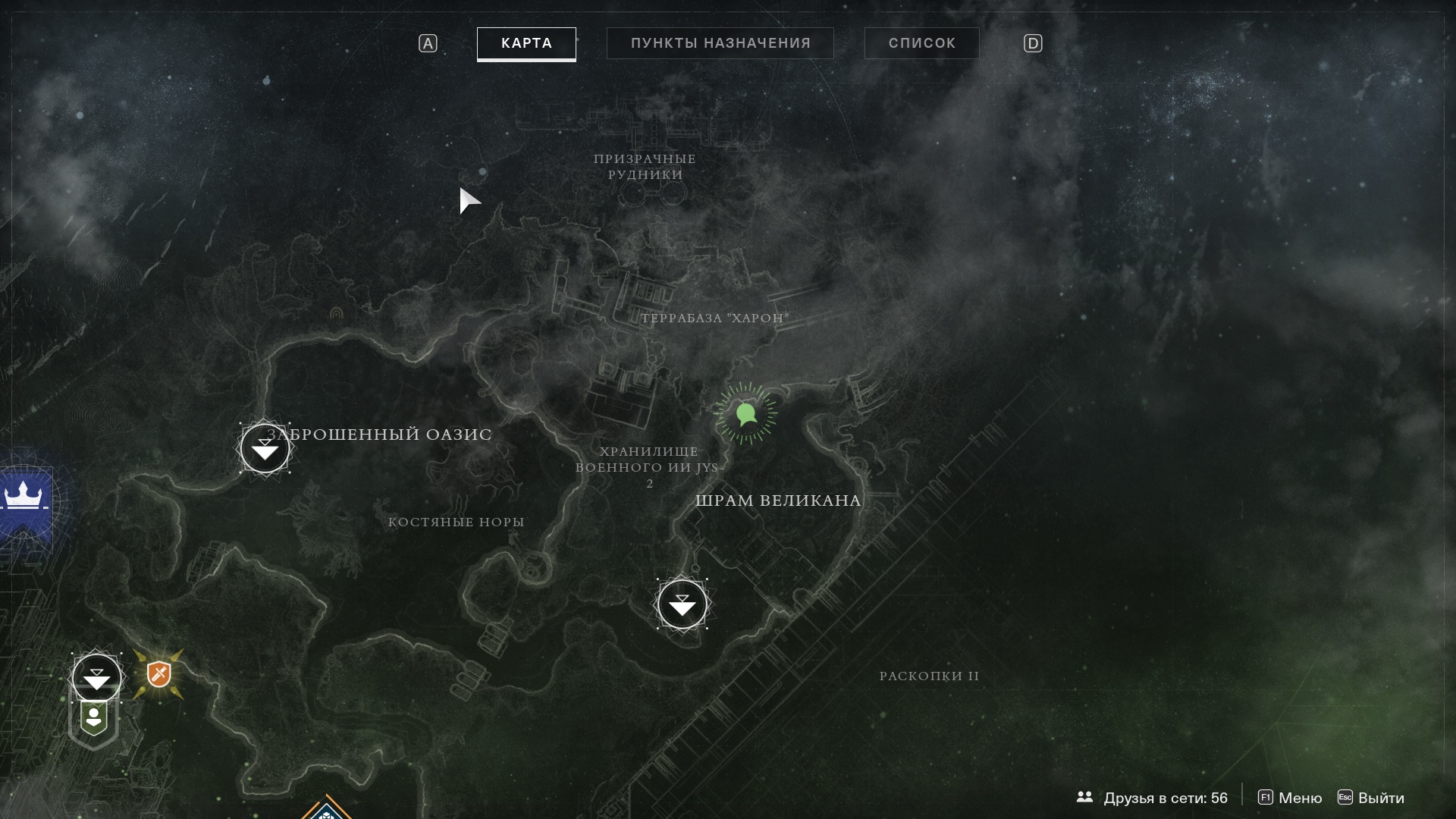Switch to the Карта tab
Viewport: 1456px width, 819px height.
(526, 43)
